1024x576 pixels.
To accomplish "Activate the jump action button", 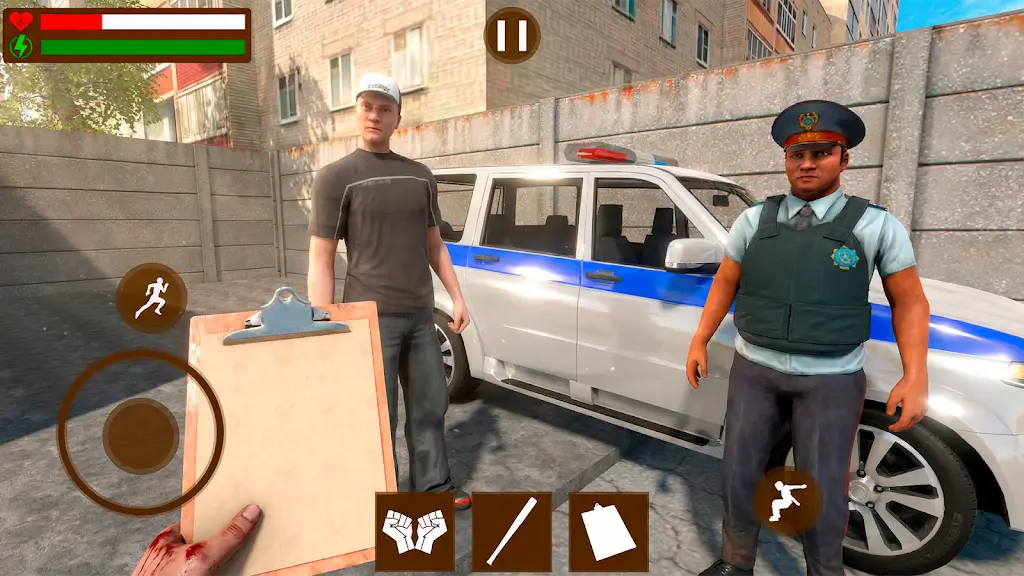I will click(786, 500).
